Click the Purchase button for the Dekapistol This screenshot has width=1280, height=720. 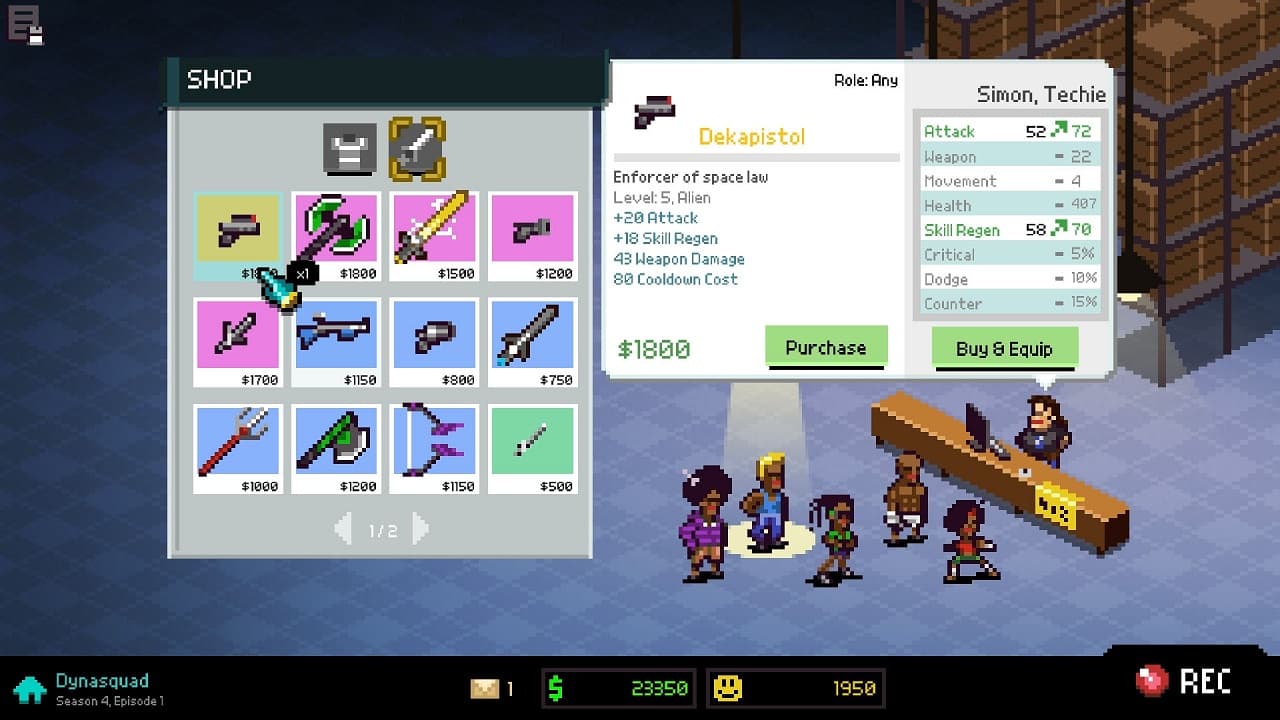click(x=826, y=347)
